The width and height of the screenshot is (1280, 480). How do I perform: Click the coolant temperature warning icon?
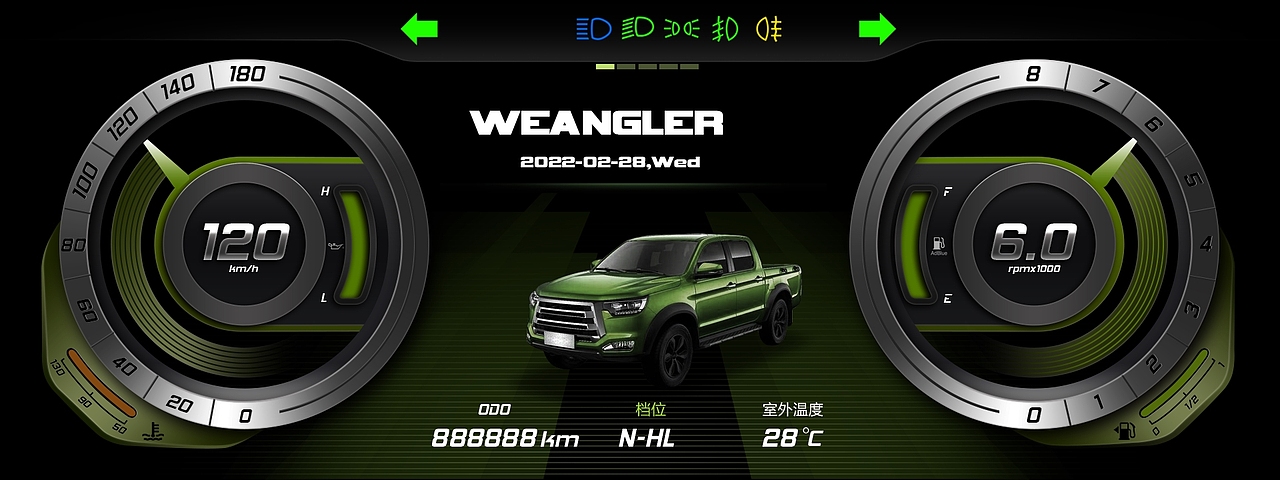tap(154, 432)
